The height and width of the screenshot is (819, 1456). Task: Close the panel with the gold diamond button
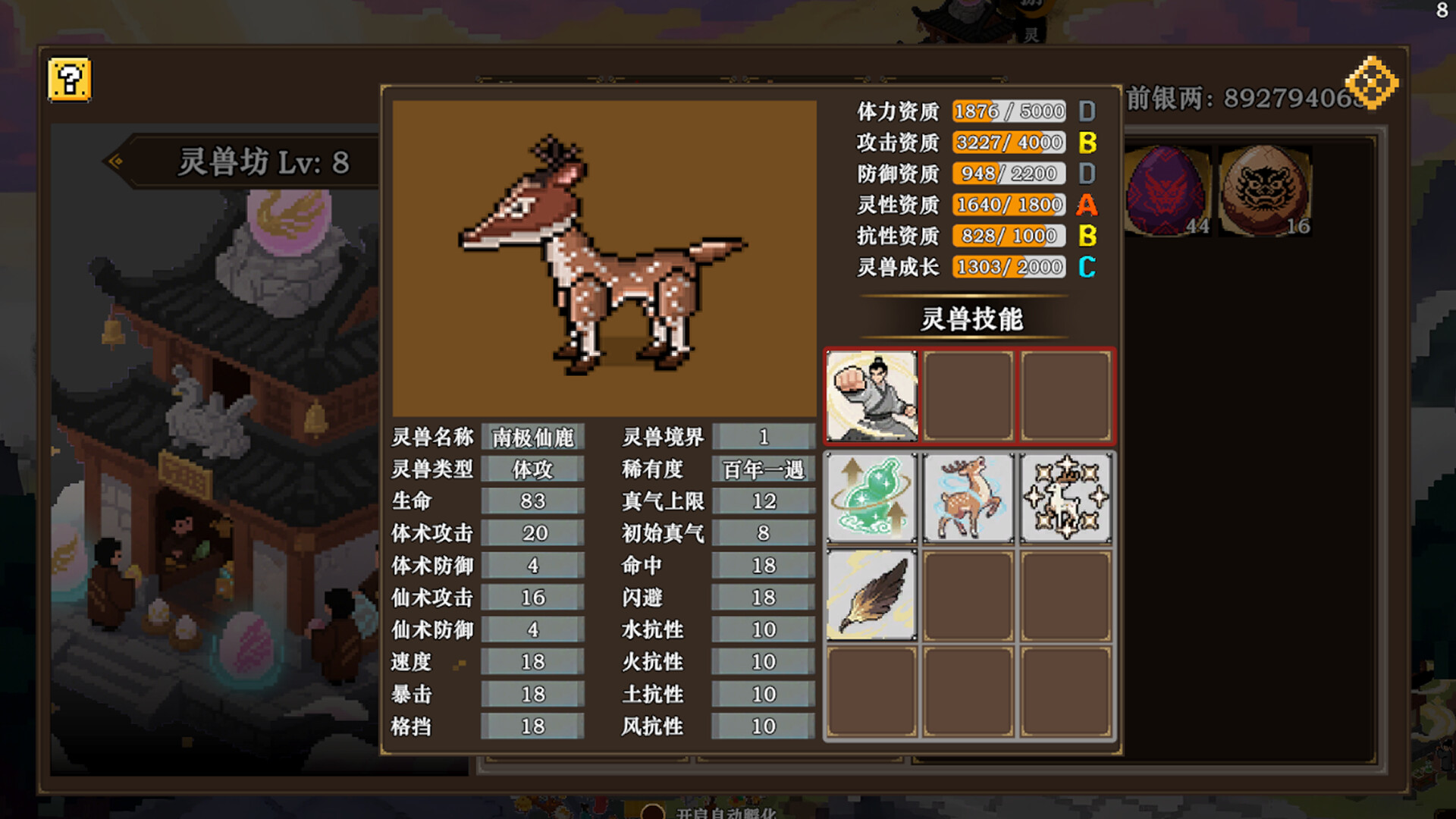(1372, 82)
